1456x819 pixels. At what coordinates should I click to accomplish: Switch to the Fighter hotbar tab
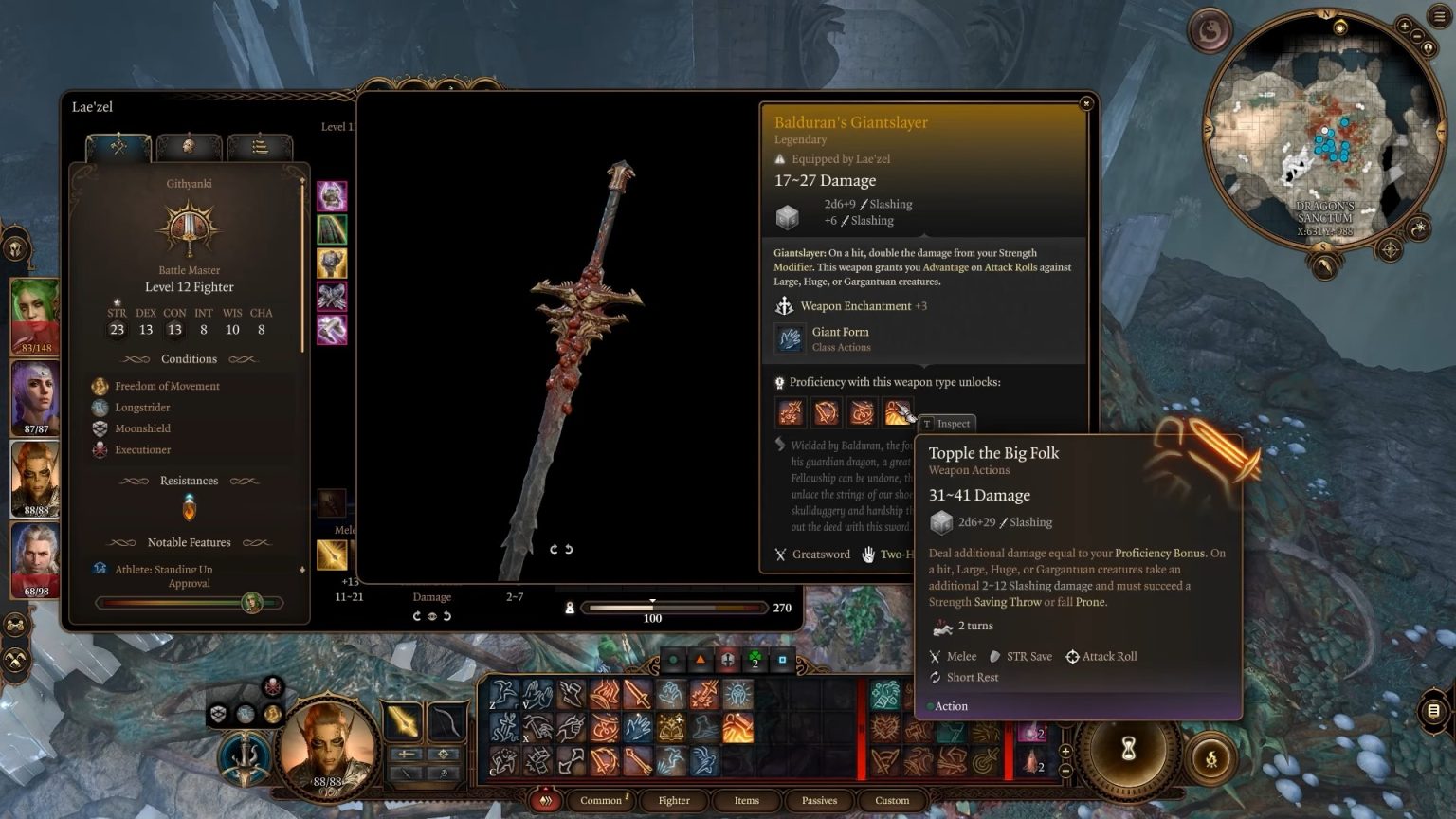click(x=674, y=800)
